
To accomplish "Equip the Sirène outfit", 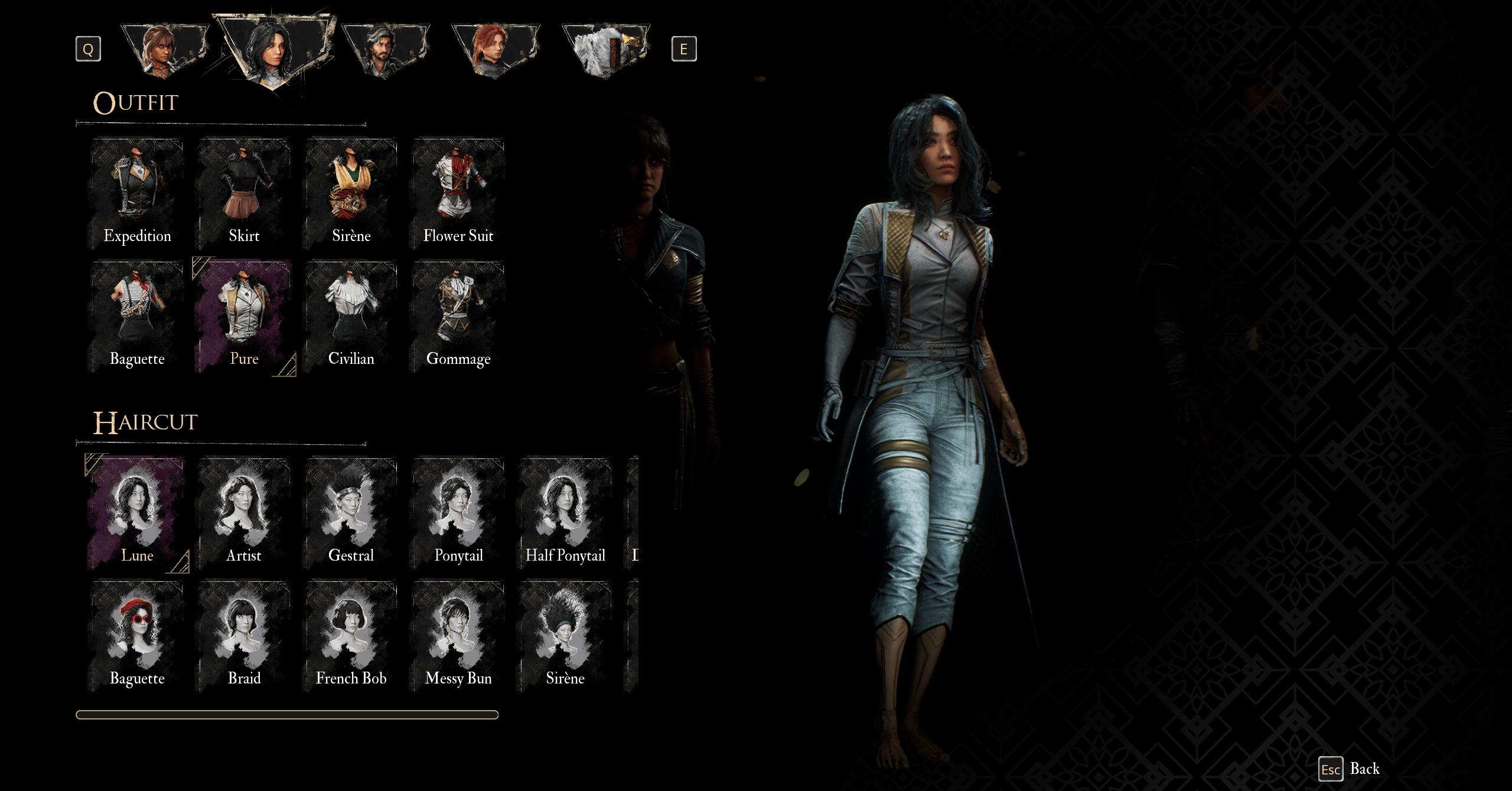I will [x=351, y=193].
